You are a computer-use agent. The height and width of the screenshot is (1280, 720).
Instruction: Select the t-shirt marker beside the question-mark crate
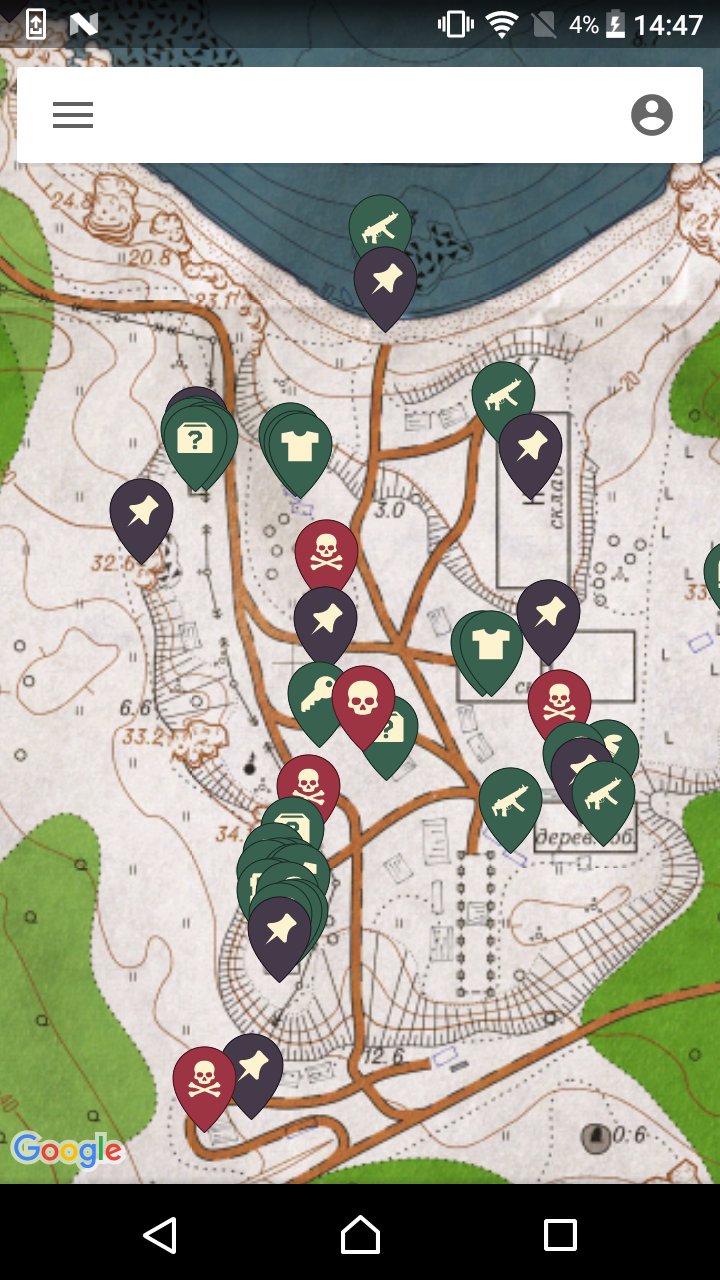pos(299,446)
